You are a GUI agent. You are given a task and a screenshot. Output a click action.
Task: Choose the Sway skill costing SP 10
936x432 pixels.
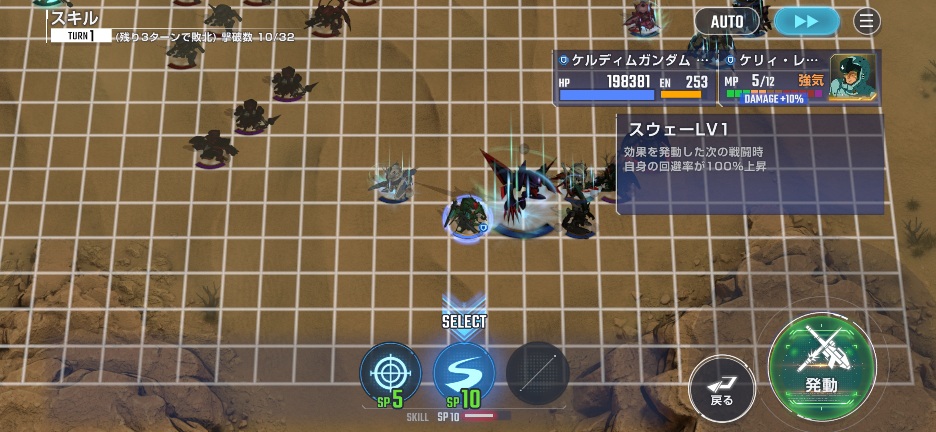(464, 373)
